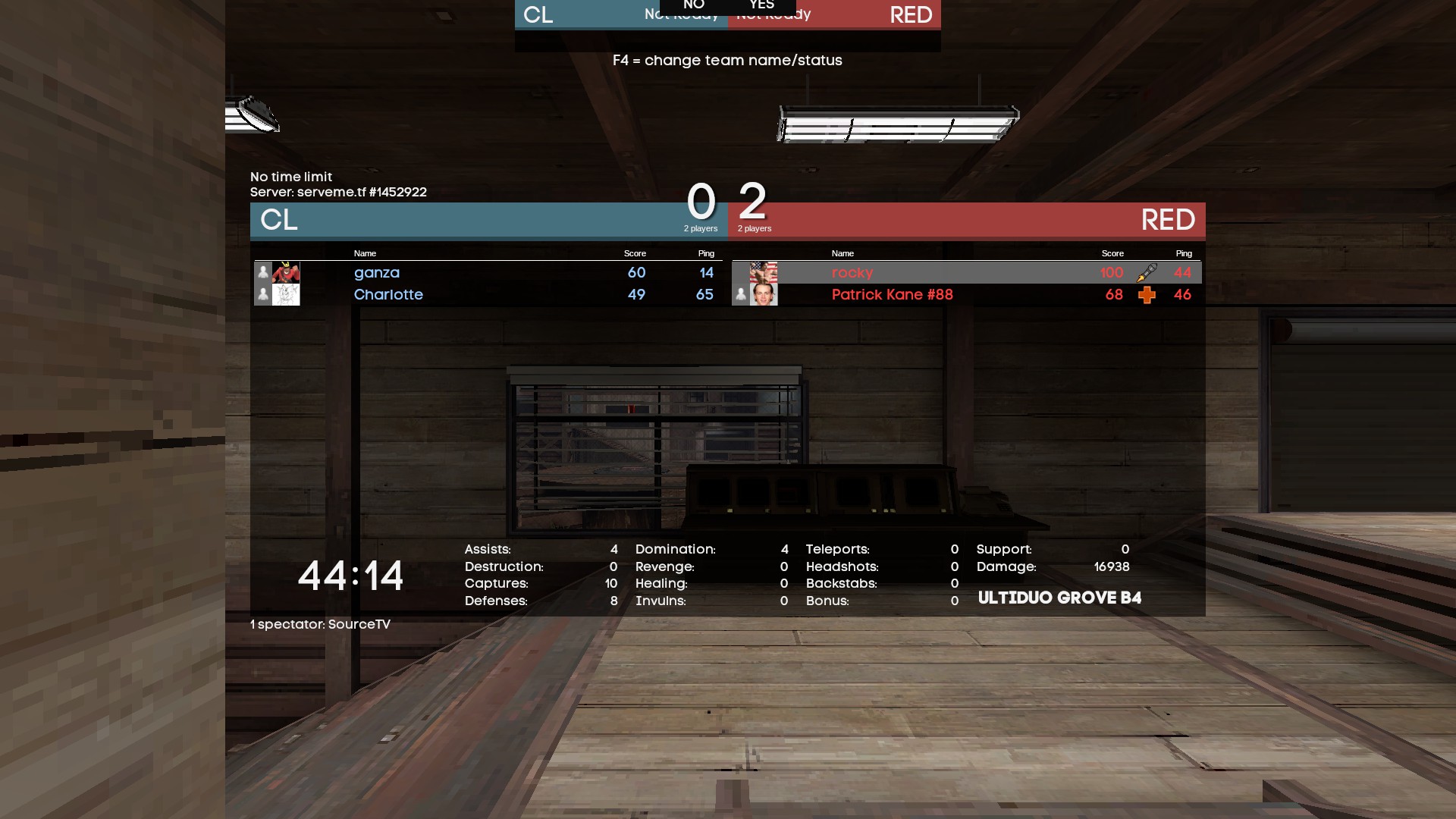
Task: Open Patrick Kane #88's avatar picture
Action: pos(764,295)
